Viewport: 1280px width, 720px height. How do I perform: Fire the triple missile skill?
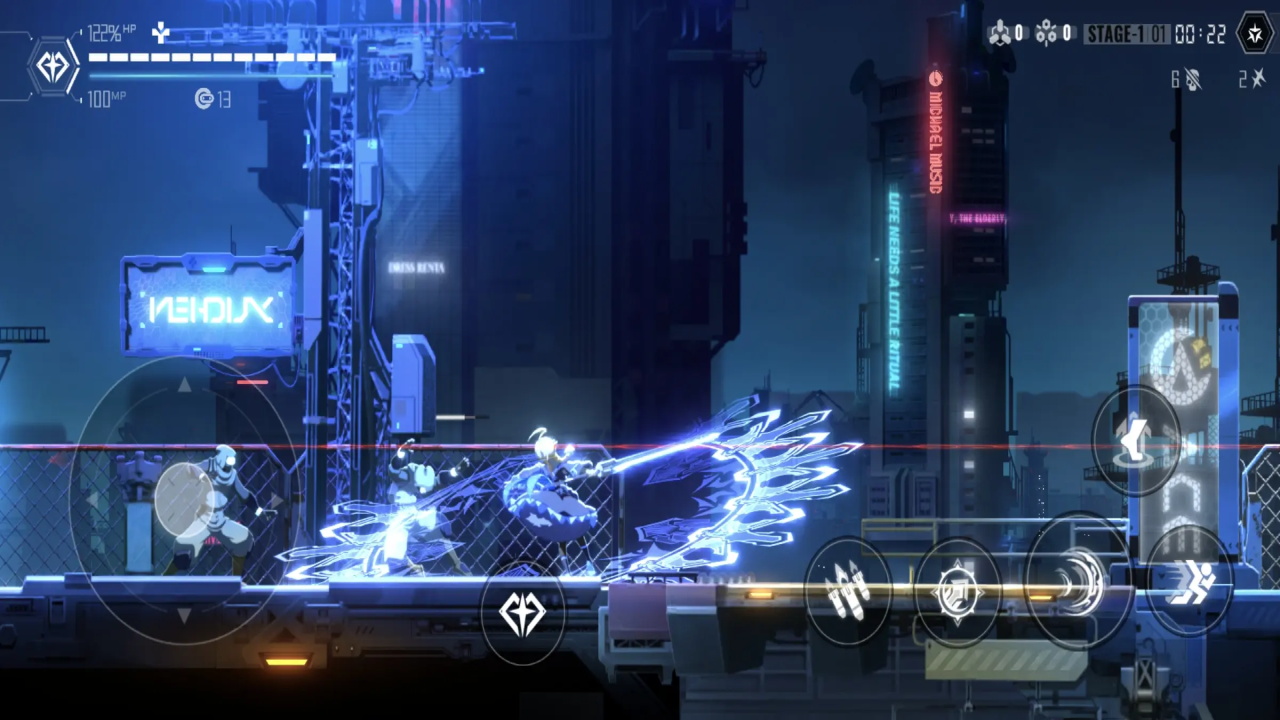click(x=847, y=590)
